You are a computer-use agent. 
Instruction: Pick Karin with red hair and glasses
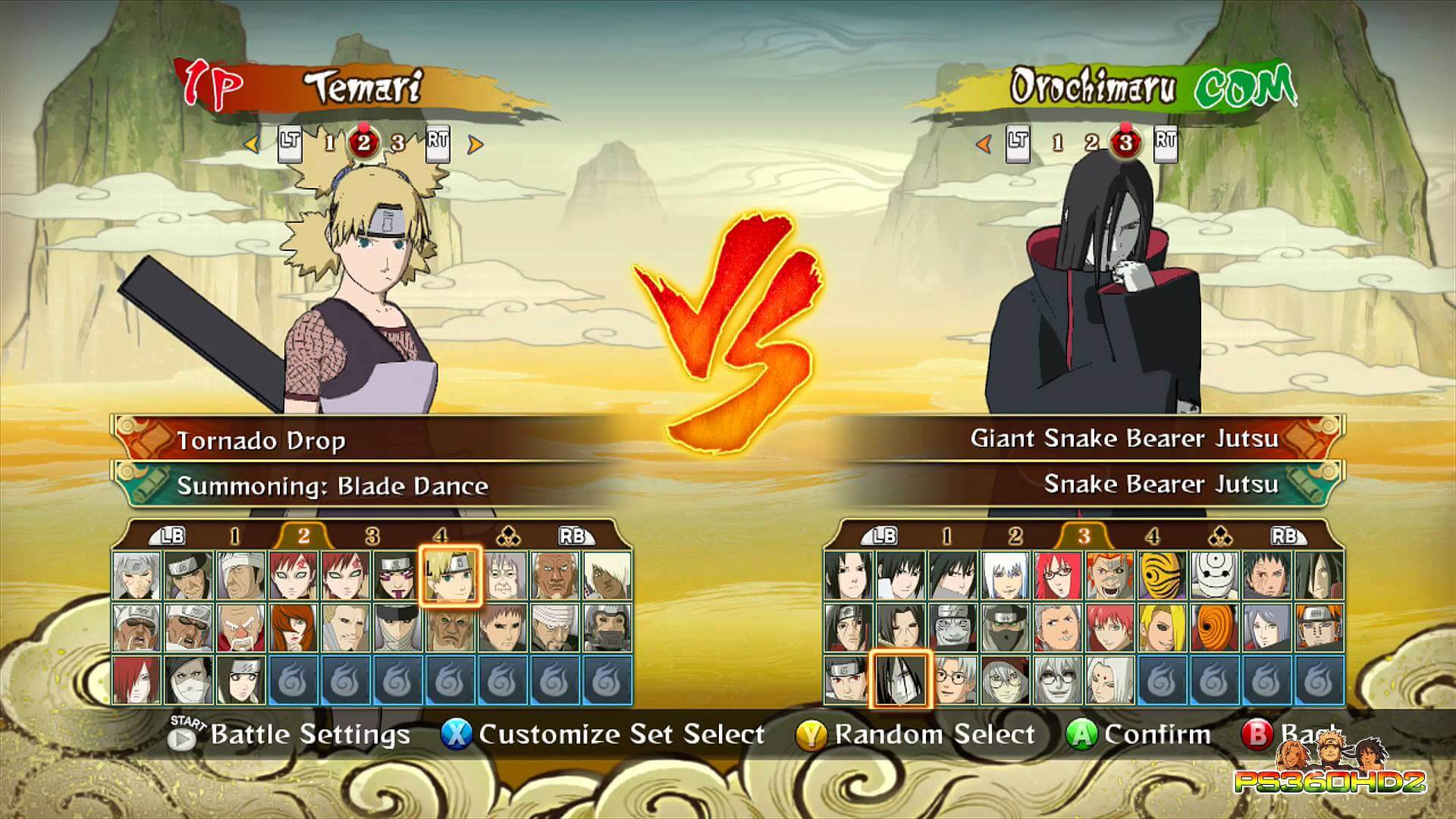(x=1057, y=576)
